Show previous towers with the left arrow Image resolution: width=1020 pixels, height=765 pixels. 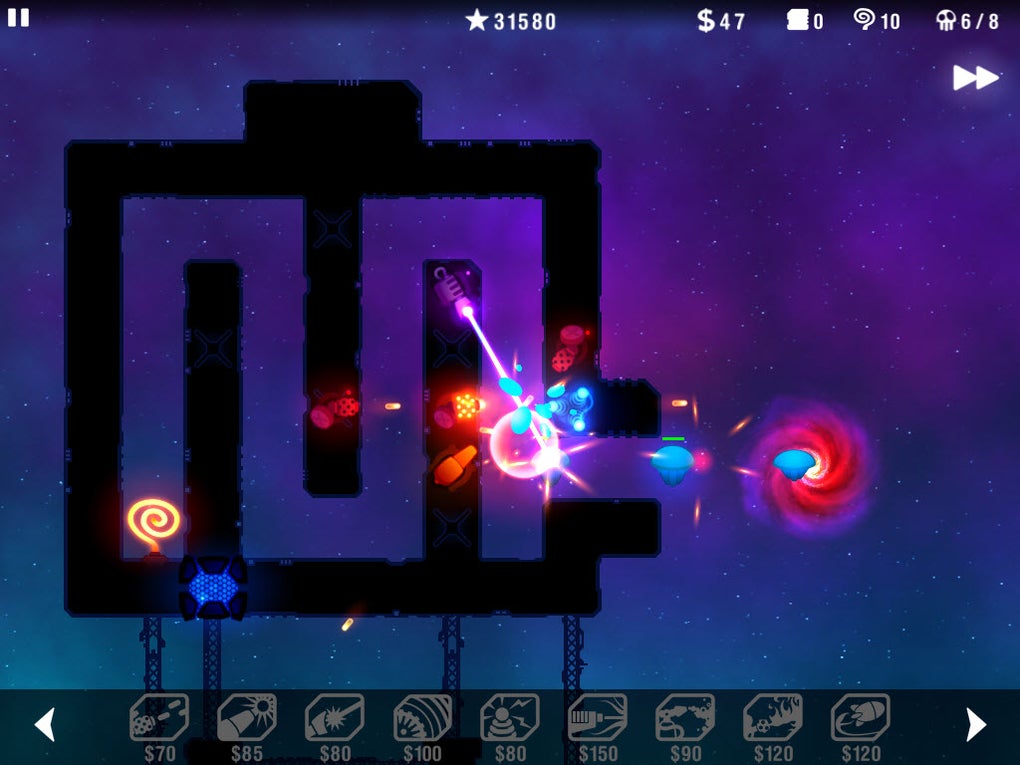coord(45,724)
